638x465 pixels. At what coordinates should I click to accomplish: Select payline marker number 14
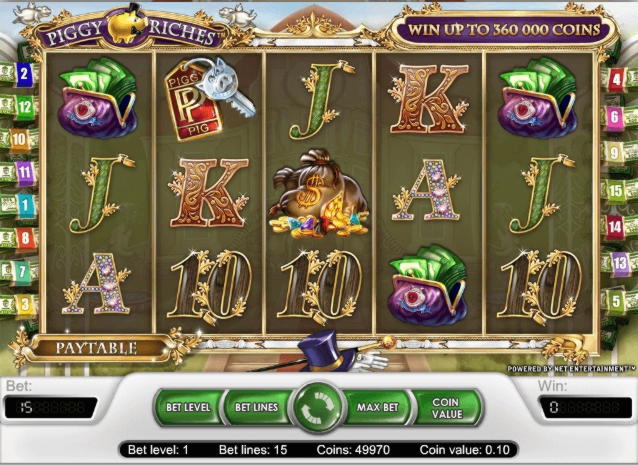[614, 227]
